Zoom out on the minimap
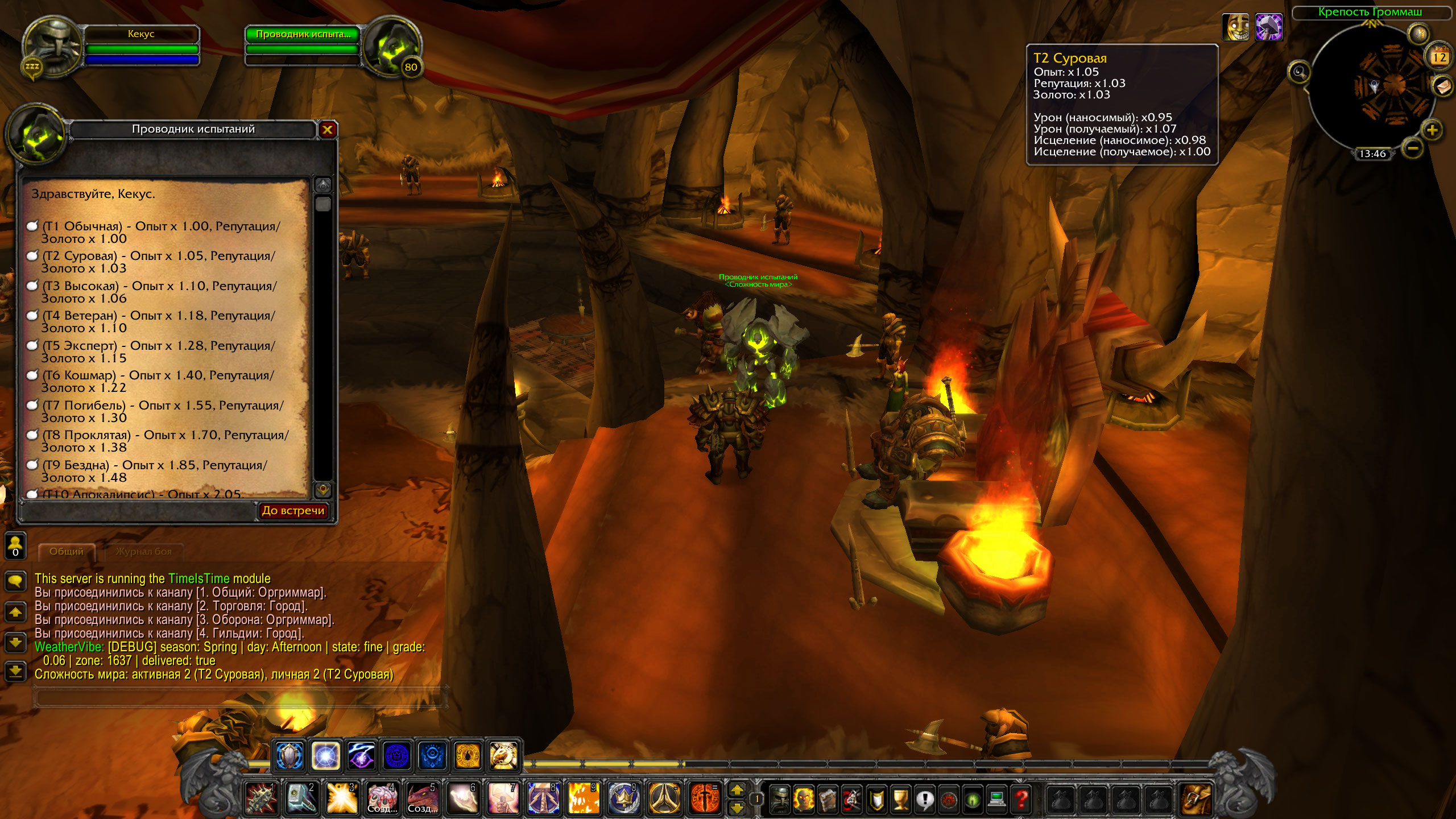This screenshot has width=1456, height=819. tap(1412, 148)
